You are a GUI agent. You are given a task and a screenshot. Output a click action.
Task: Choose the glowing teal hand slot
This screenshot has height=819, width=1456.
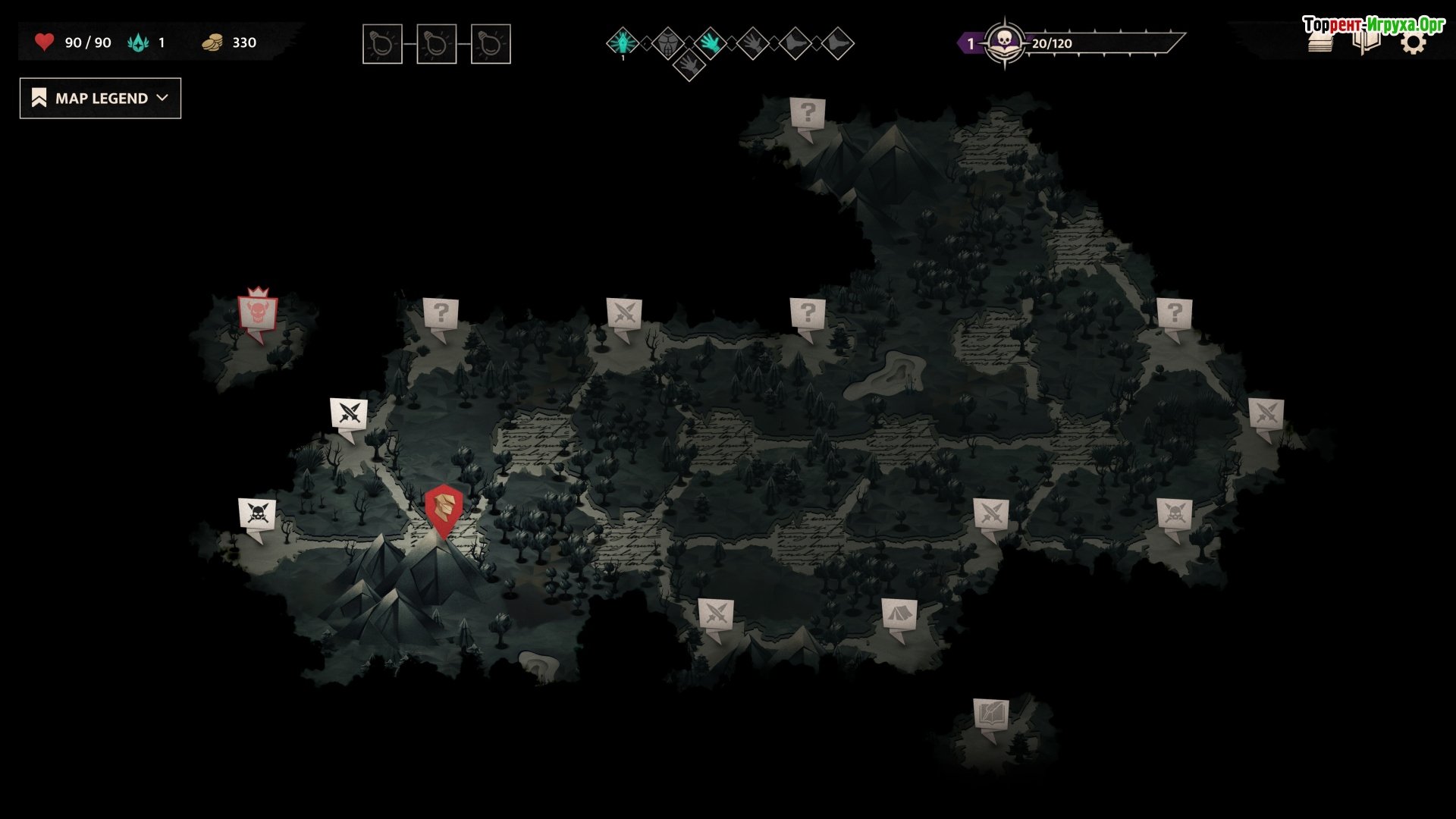pos(710,42)
